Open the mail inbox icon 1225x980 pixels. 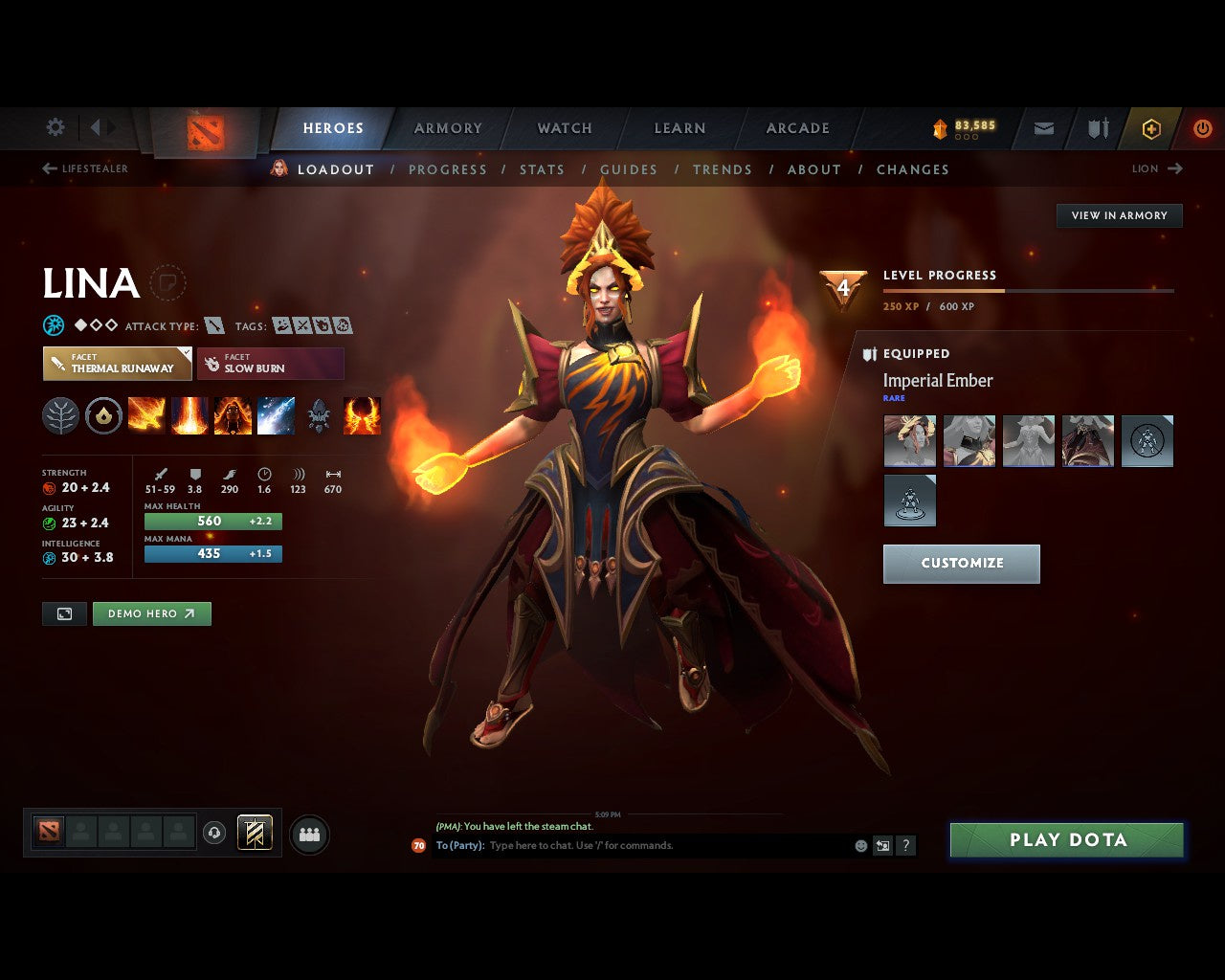[x=1043, y=127]
